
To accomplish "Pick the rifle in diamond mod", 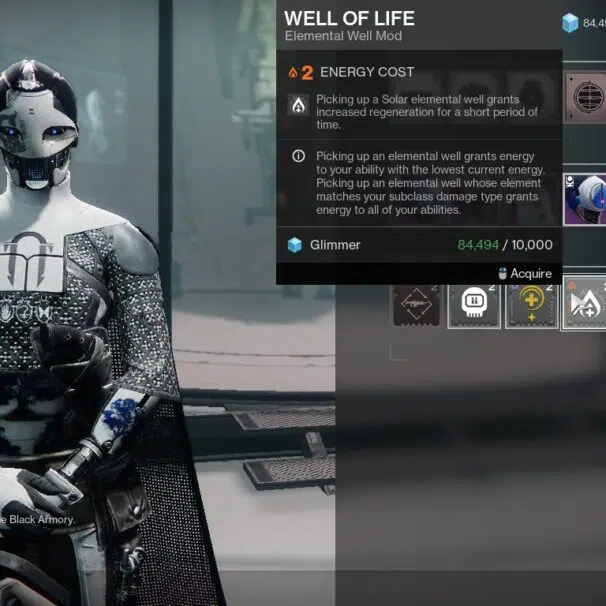I will (416, 303).
